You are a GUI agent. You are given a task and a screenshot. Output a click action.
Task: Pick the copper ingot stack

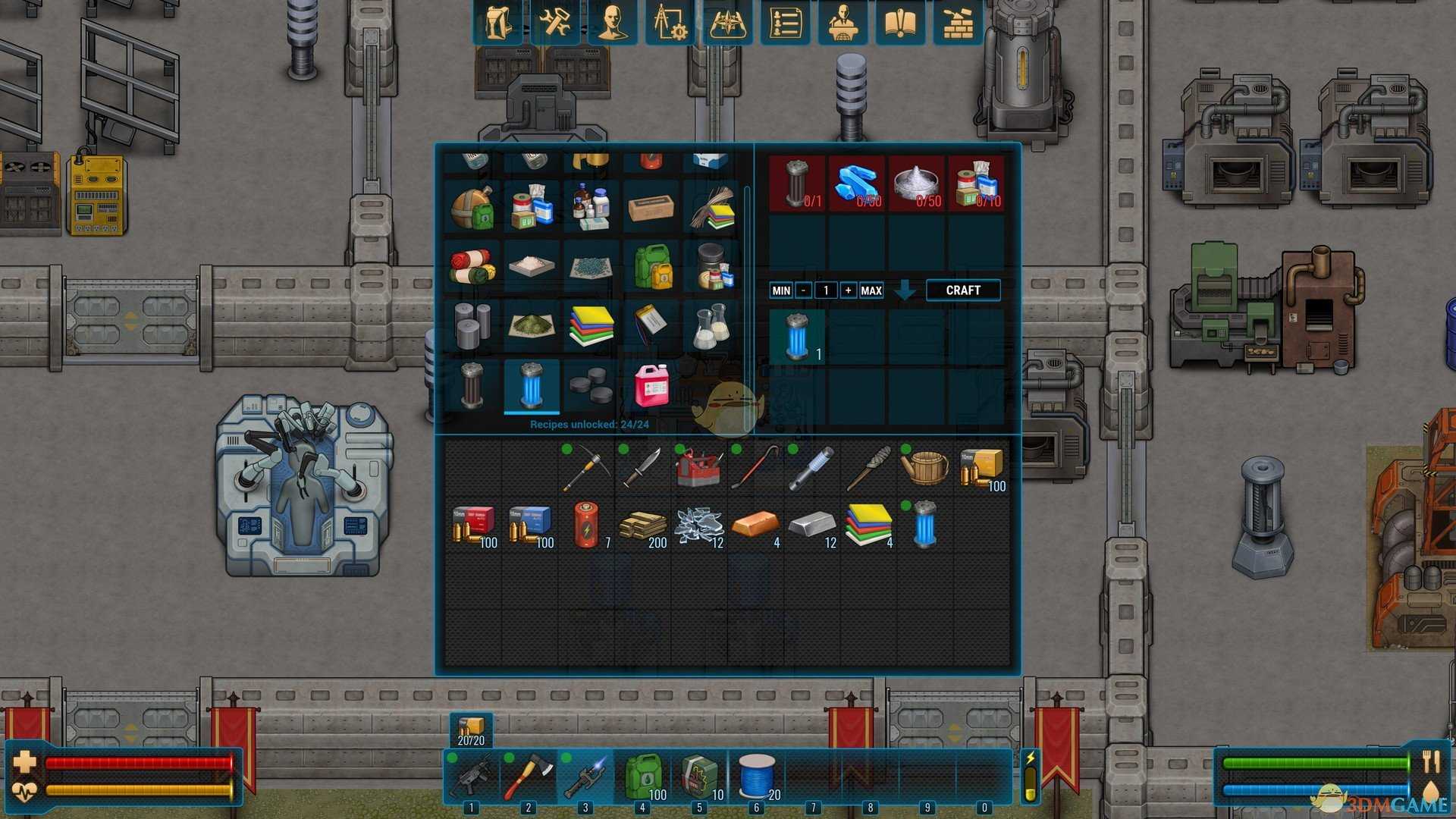(755, 526)
